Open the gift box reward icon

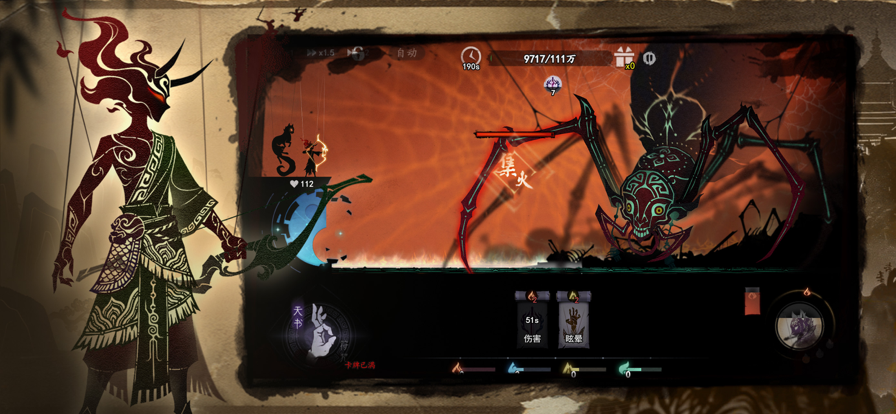[626, 57]
